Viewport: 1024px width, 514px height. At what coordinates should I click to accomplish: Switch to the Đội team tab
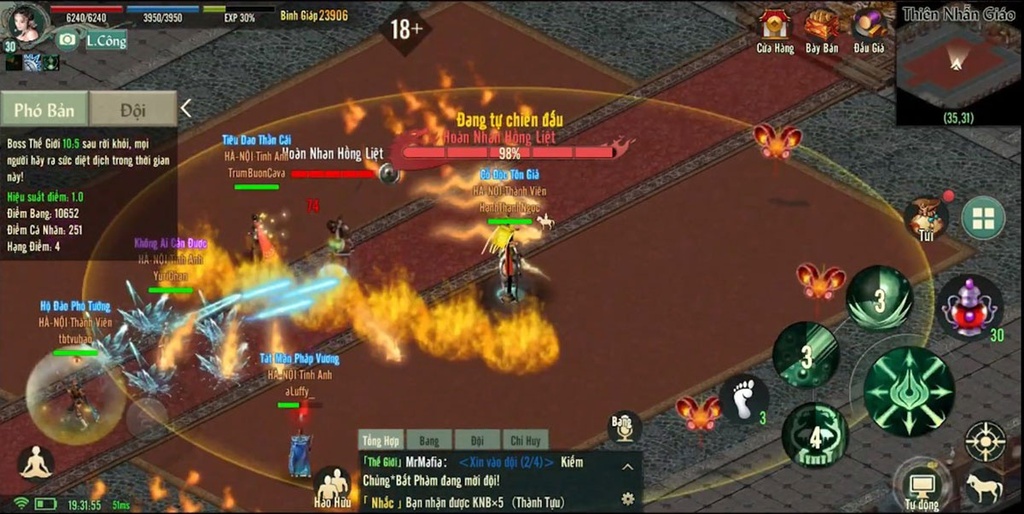(x=132, y=110)
